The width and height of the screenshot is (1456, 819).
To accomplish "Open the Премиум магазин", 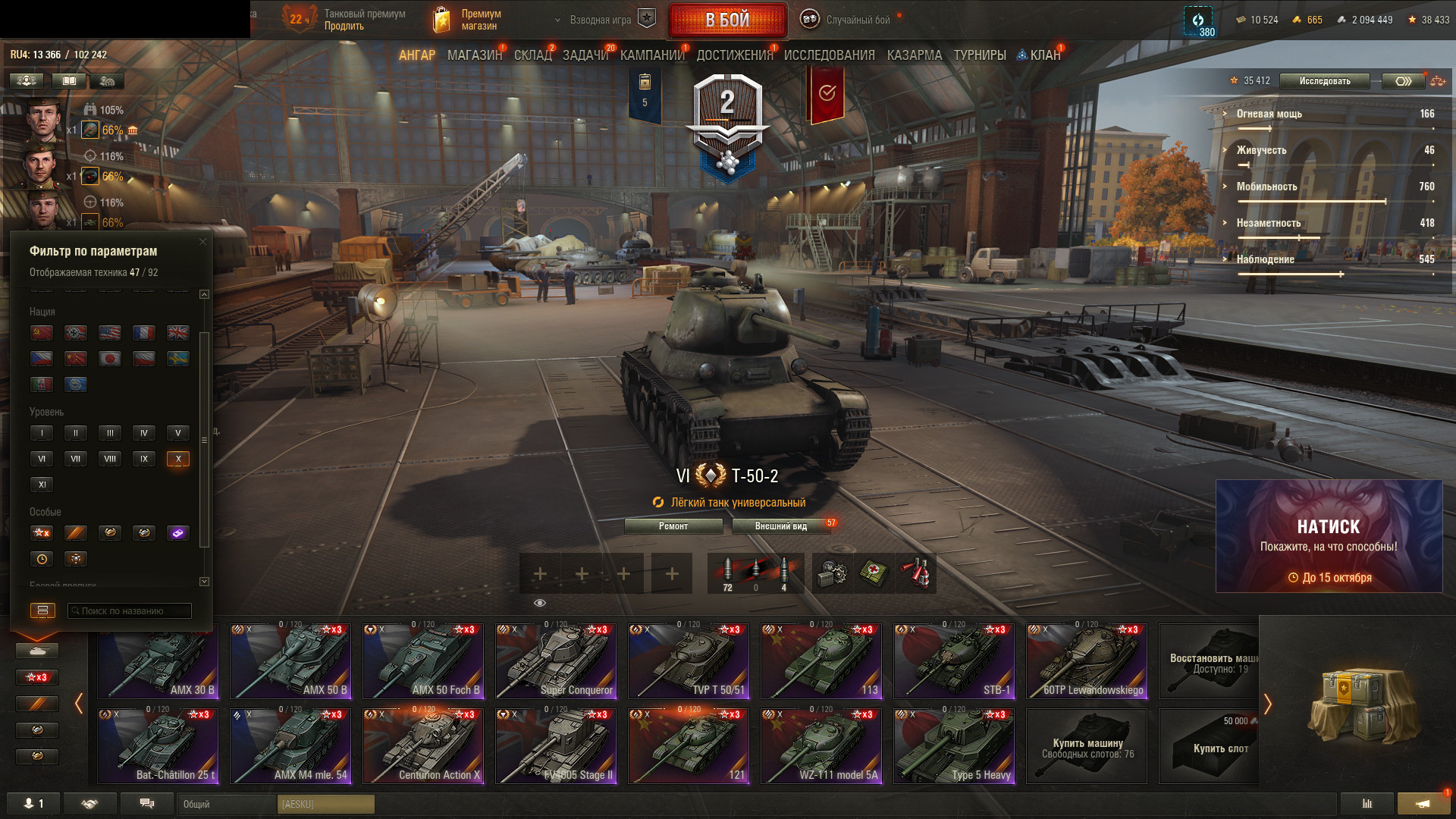I will point(467,20).
